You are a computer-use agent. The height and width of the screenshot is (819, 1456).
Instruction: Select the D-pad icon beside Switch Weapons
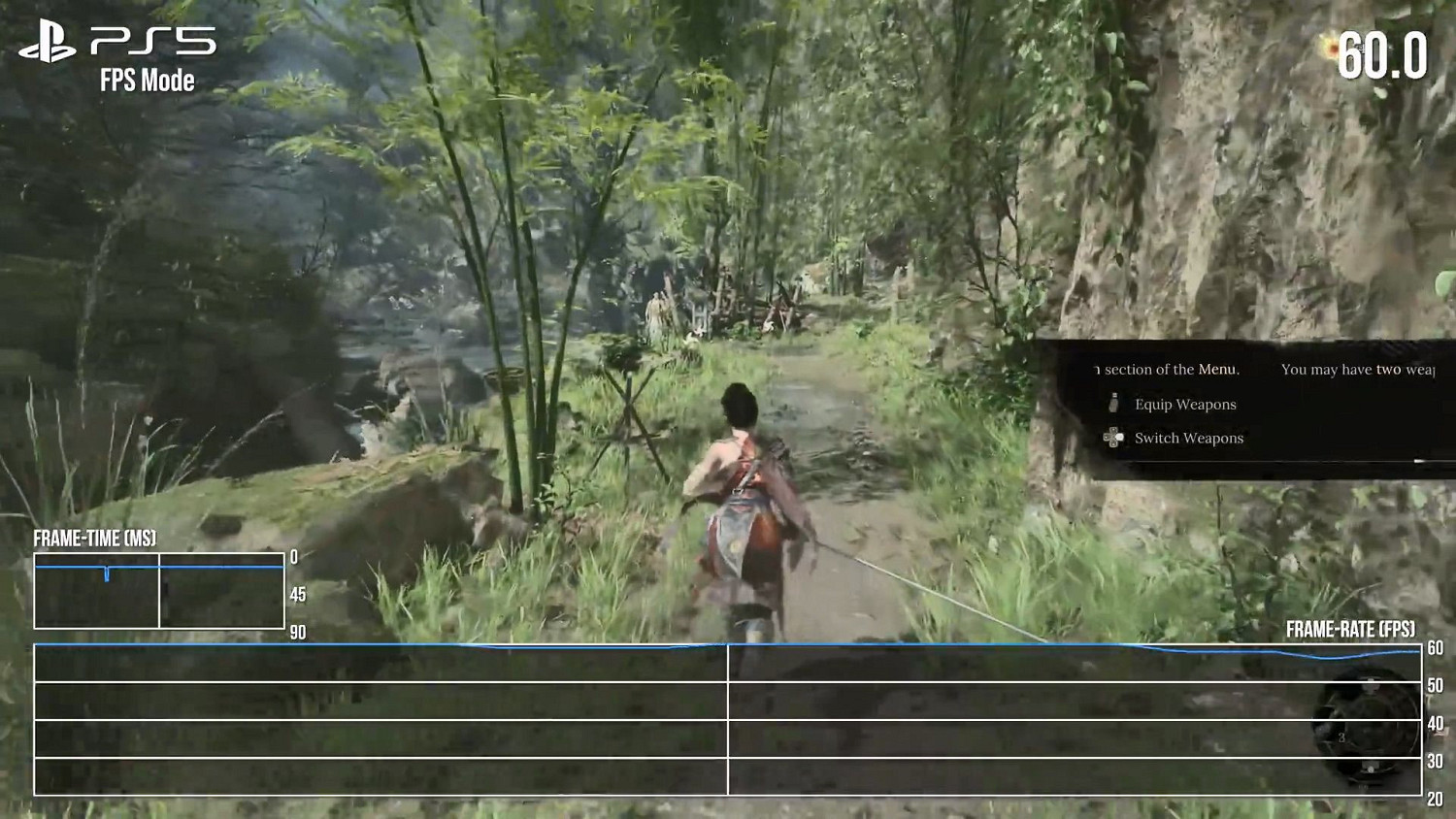[1112, 440]
